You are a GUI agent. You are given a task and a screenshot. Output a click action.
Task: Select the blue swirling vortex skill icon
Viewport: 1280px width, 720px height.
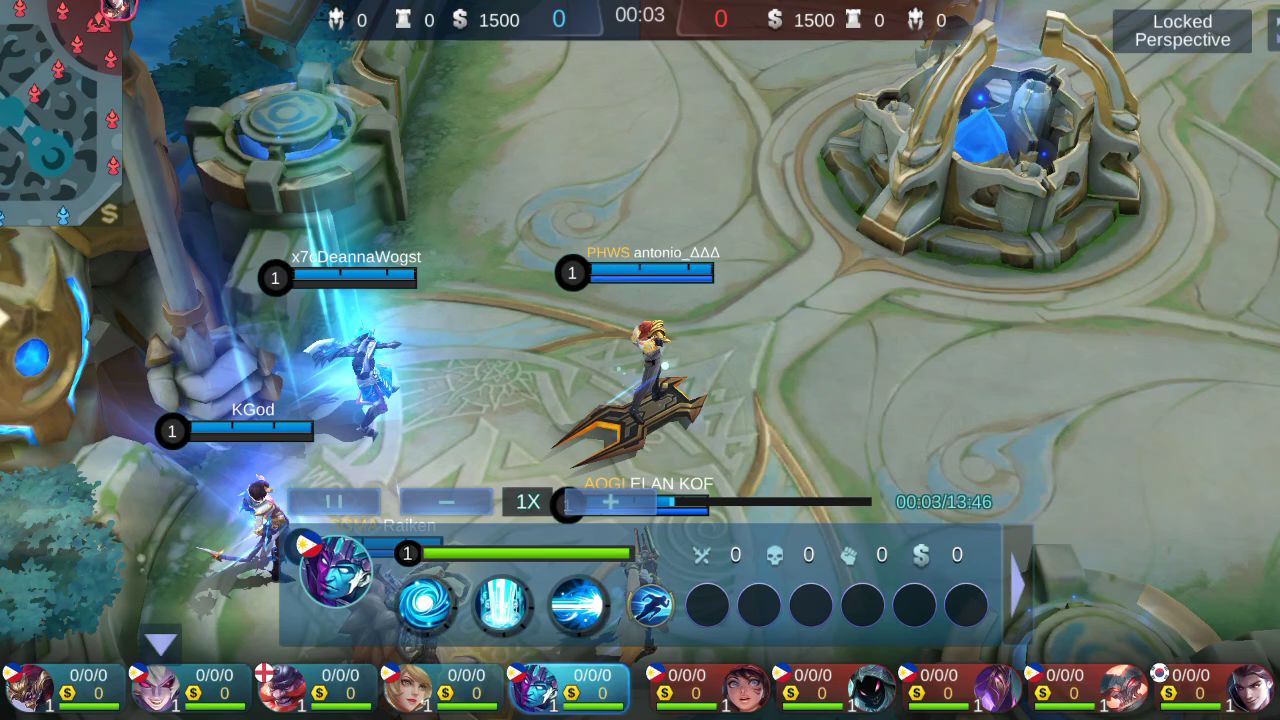427,604
